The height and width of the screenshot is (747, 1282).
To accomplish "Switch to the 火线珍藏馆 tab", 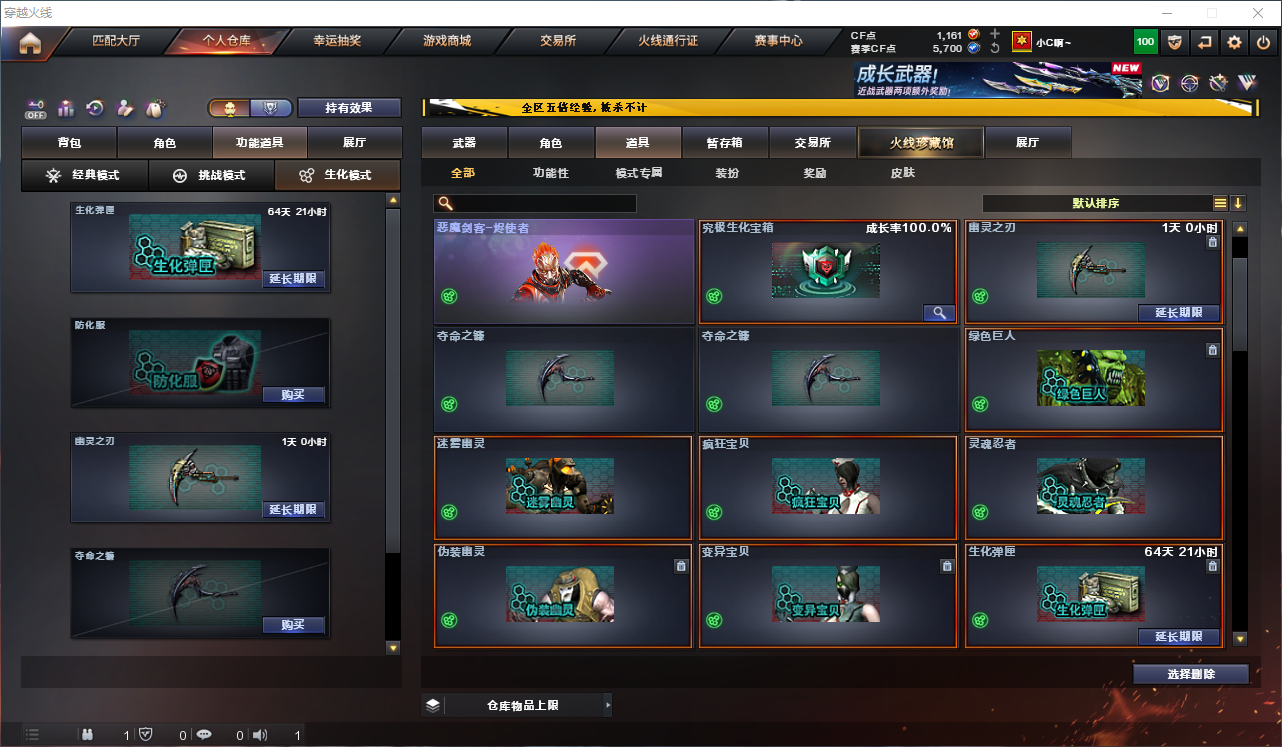I will coord(919,142).
